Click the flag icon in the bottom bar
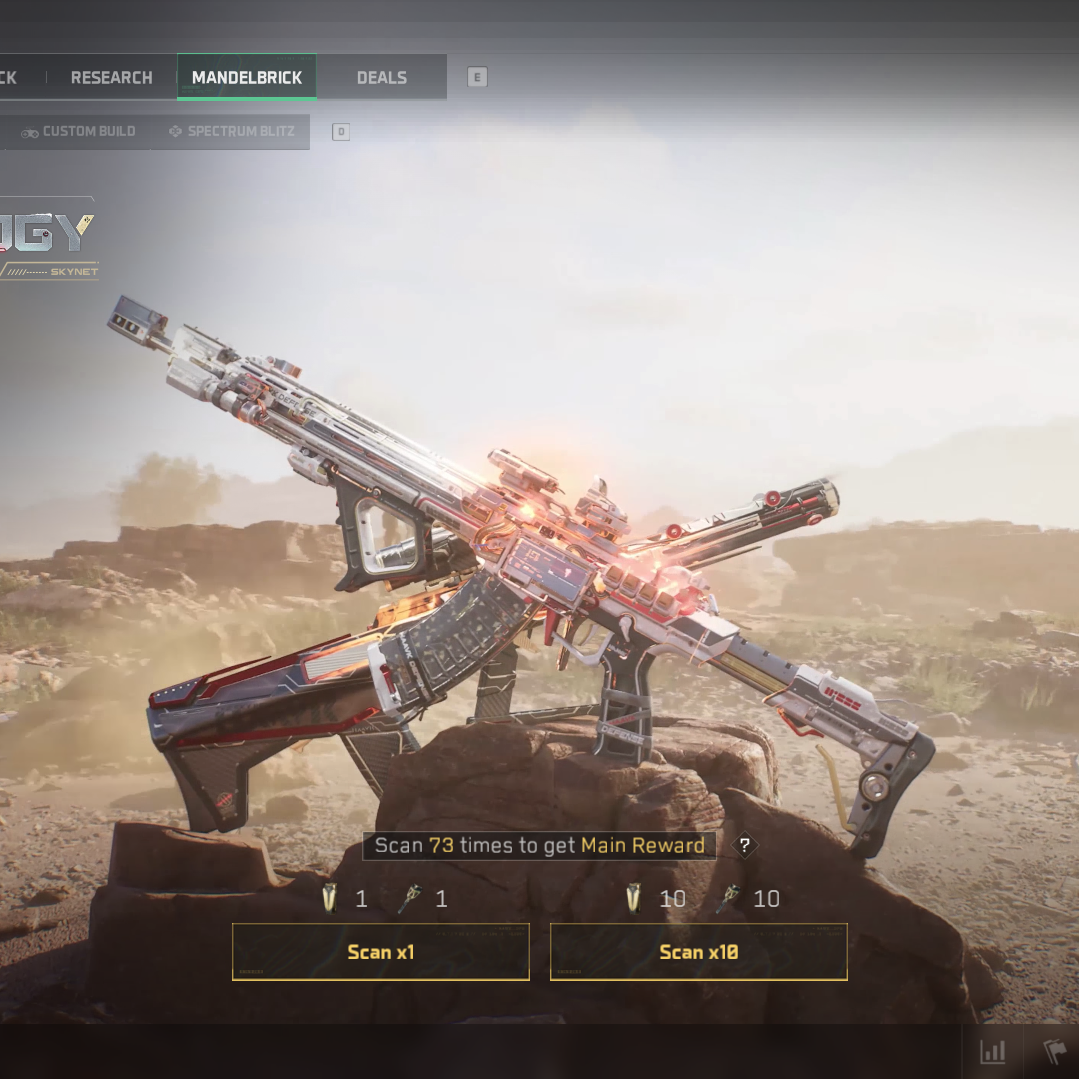This screenshot has width=1079, height=1079. point(1056,1052)
